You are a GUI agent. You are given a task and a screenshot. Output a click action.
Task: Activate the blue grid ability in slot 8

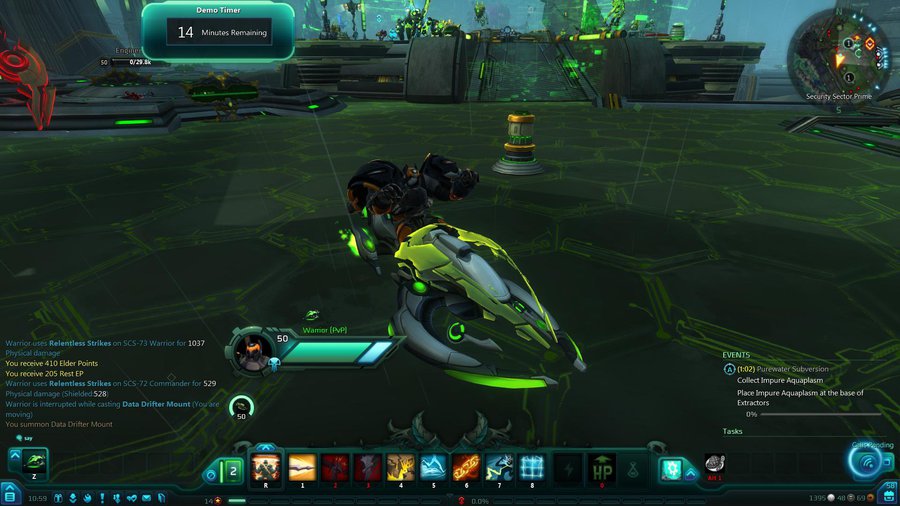tap(532, 467)
